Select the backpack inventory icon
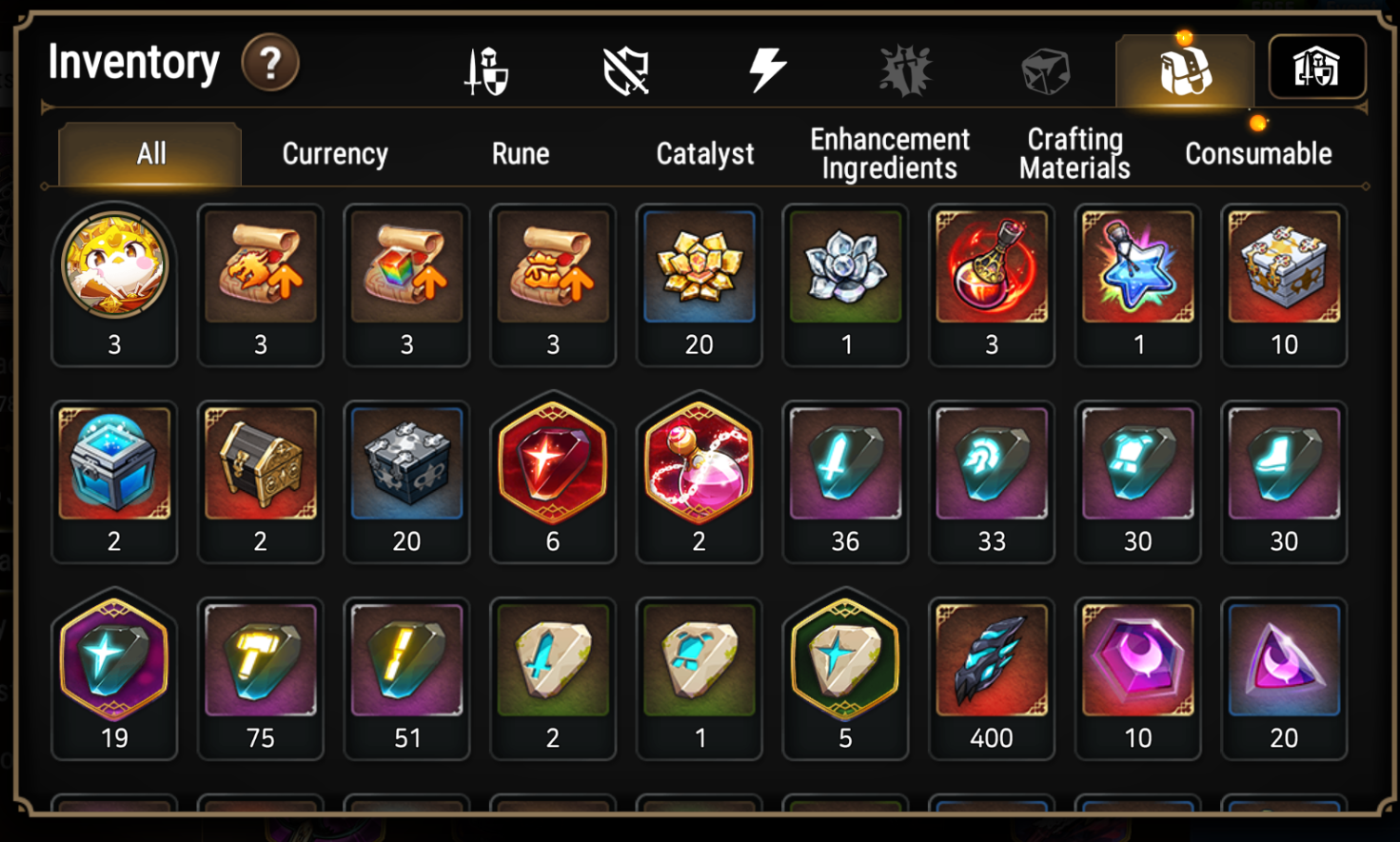 click(x=1184, y=67)
